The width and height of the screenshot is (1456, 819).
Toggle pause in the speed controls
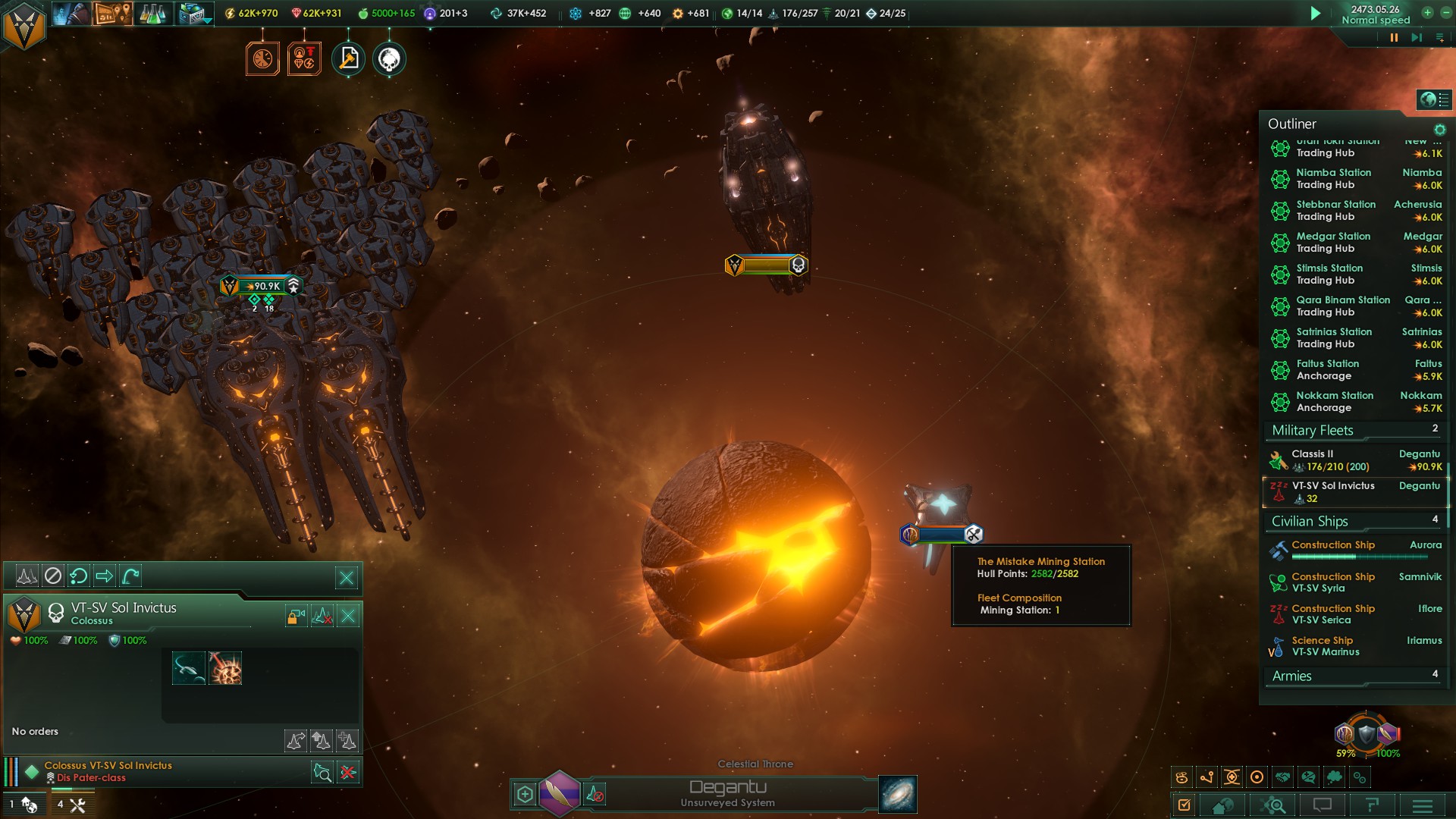pyautogui.click(x=1394, y=37)
